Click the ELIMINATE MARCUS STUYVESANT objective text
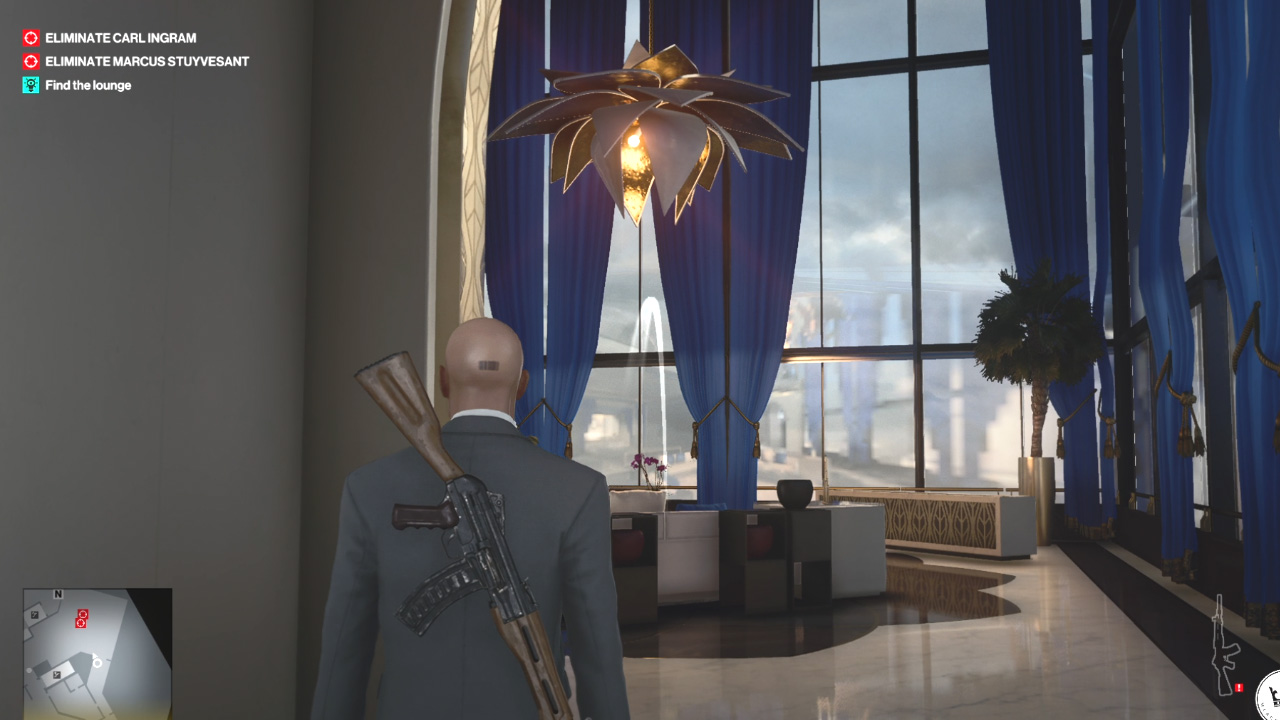Viewport: 1280px width, 720px height. click(x=145, y=61)
